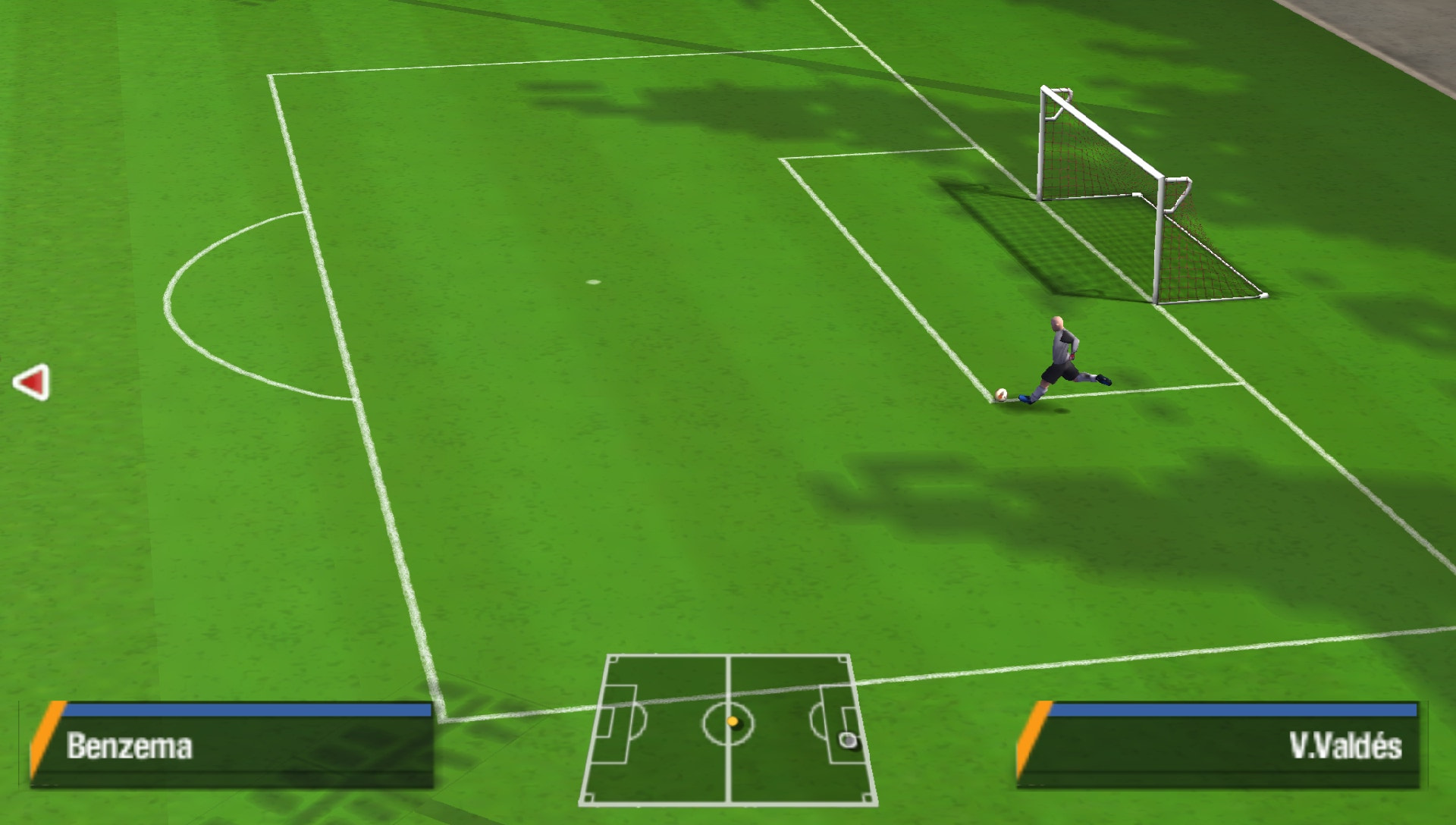Tap the yellow ball marker on the minimap
Image resolution: width=1456 pixels, height=825 pixels.
click(733, 722)
